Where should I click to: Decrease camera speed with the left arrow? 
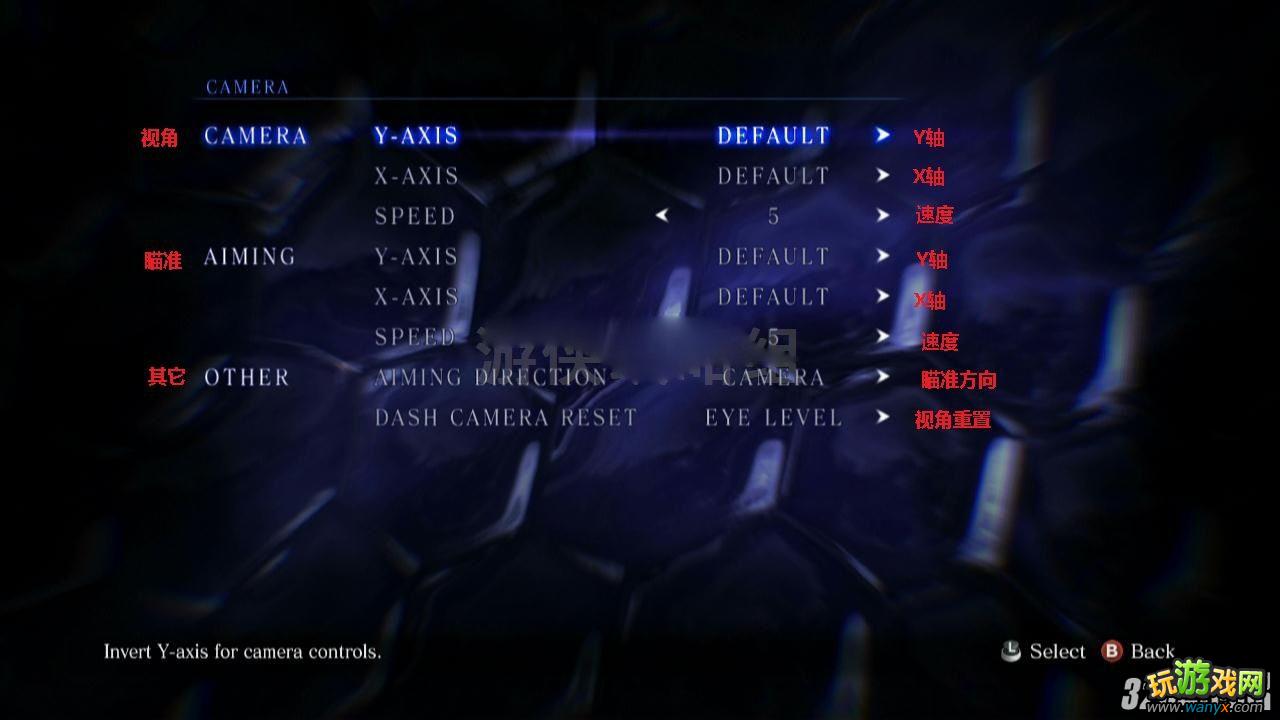coord(661,215)
